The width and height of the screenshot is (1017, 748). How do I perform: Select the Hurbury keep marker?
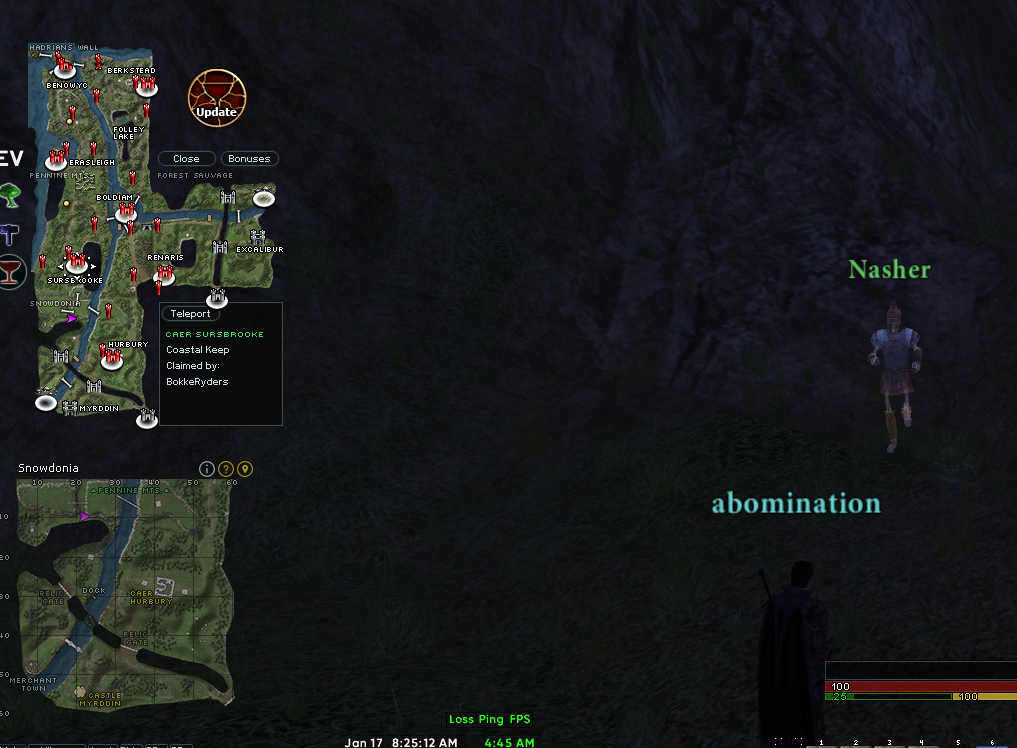coord(110,357)
